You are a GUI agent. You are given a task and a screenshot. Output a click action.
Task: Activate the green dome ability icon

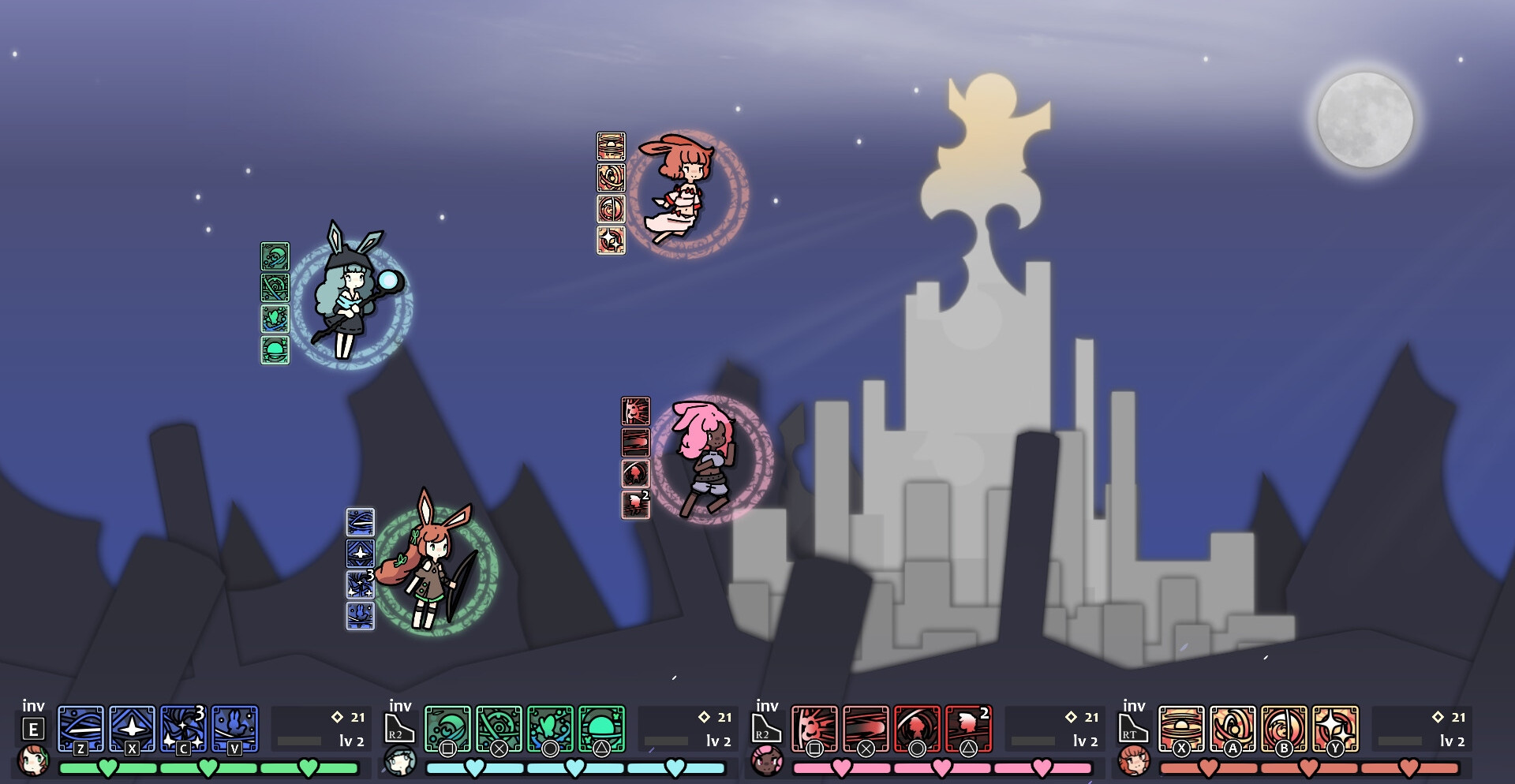601,727
